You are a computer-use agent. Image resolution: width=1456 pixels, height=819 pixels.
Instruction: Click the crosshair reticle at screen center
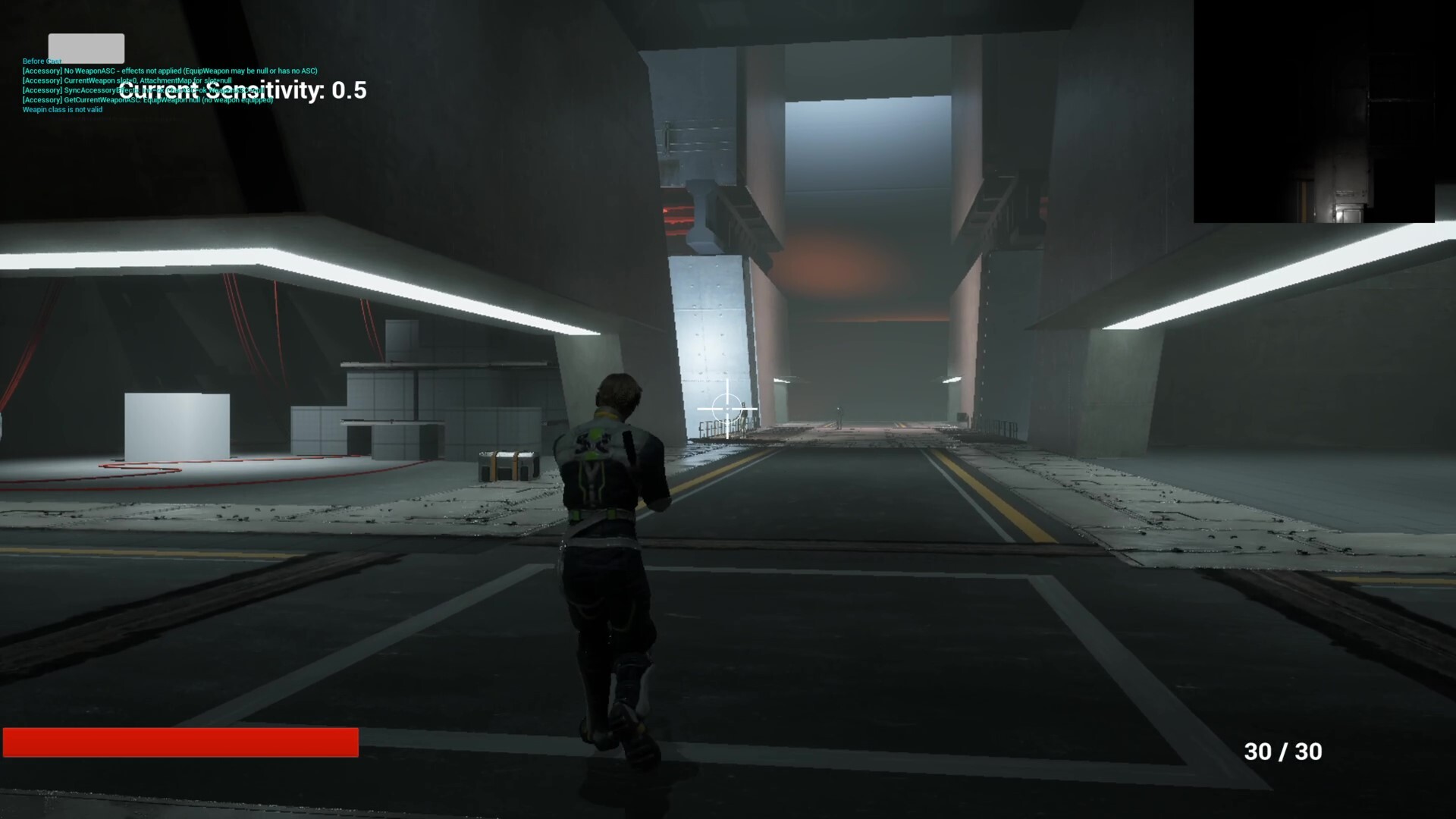[726, 409]
